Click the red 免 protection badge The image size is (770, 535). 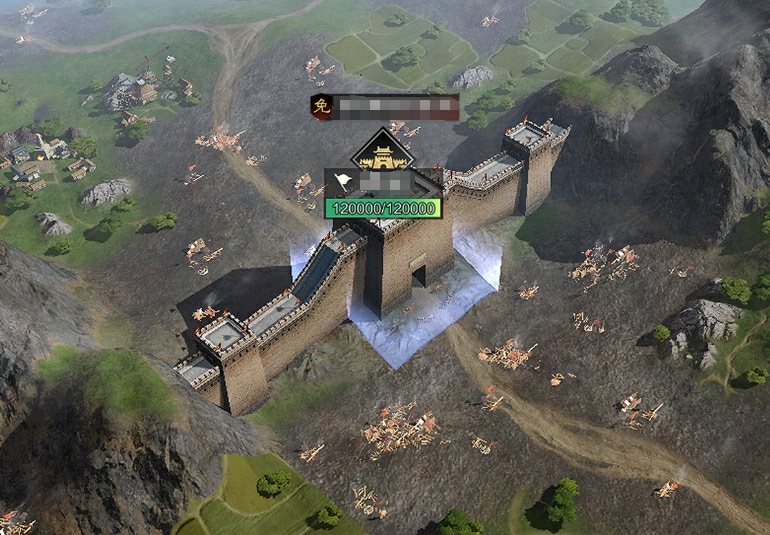pyautogui.click(x=321, y=107)
